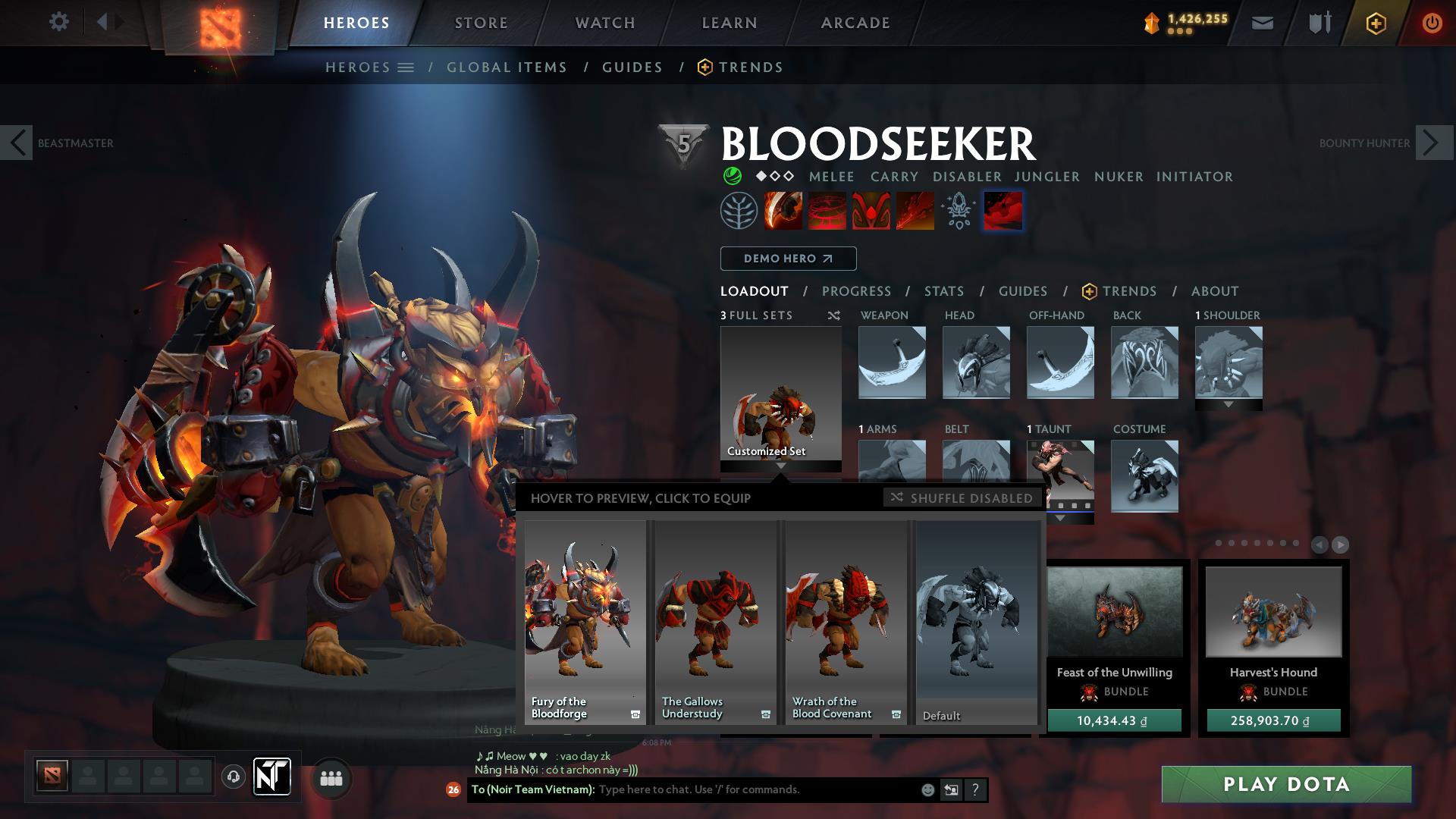Click the Shuffle Disabled toggle
The height and width of the screenshot is (819, 1456).
pos(962,498)
